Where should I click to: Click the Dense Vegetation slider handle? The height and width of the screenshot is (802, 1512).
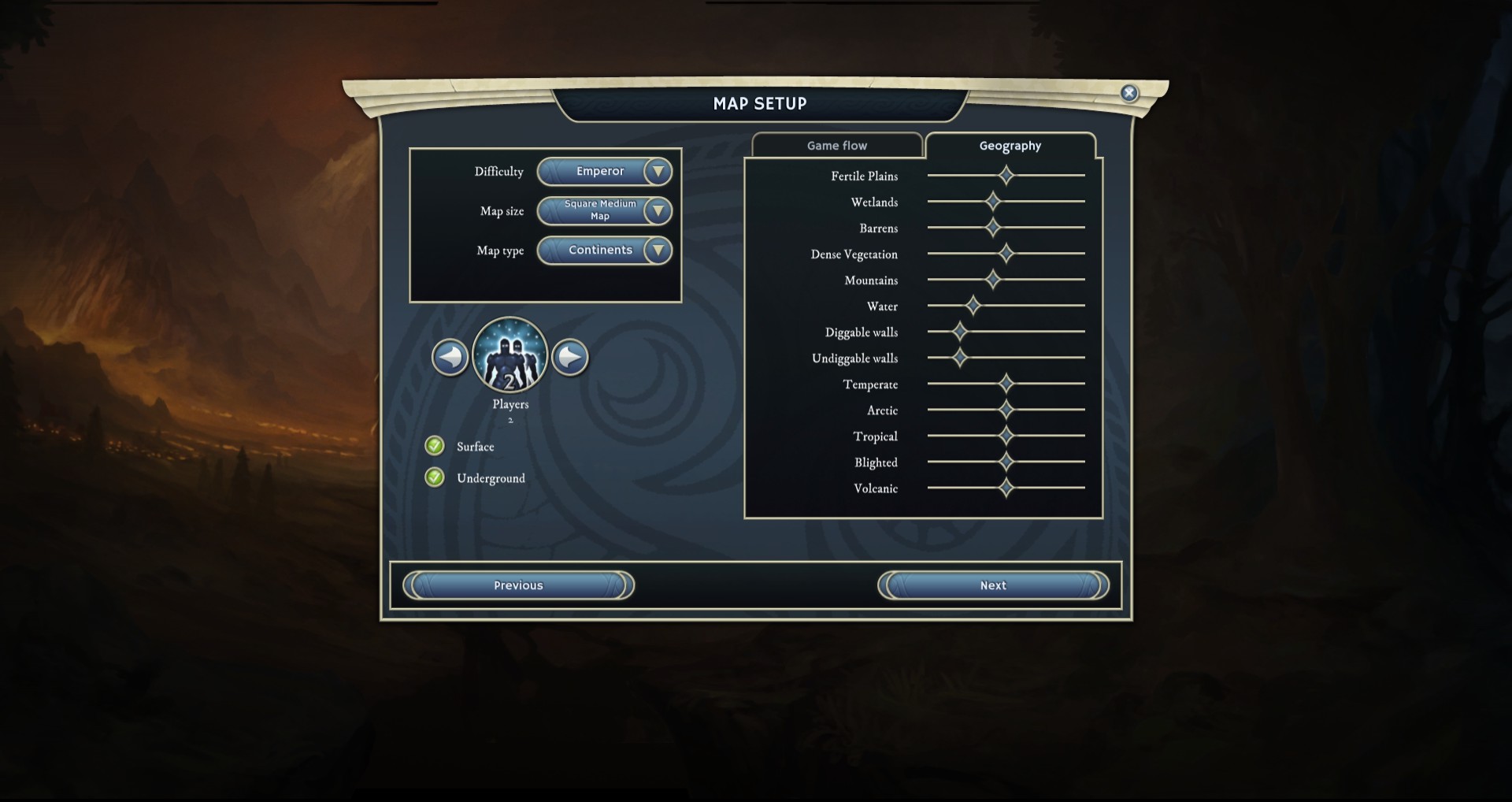click(1006, 254)
